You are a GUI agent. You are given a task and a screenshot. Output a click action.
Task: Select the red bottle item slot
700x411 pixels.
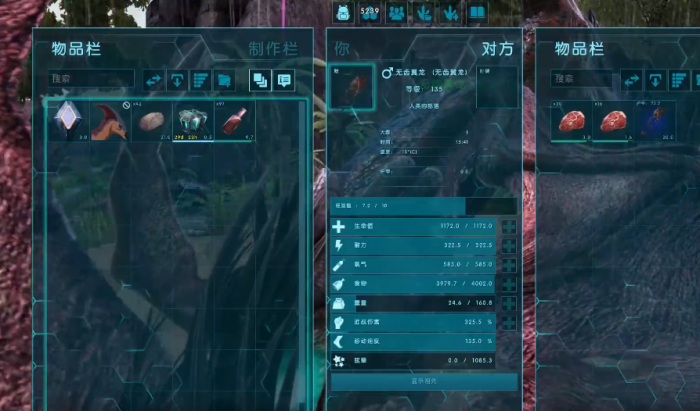pos(234,121)
